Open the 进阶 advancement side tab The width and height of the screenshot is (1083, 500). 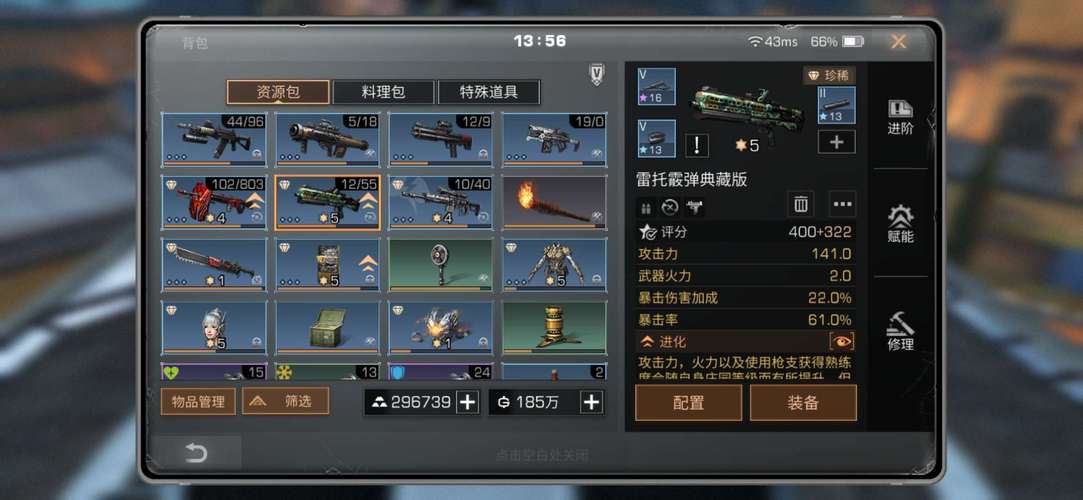click(900, 118)
